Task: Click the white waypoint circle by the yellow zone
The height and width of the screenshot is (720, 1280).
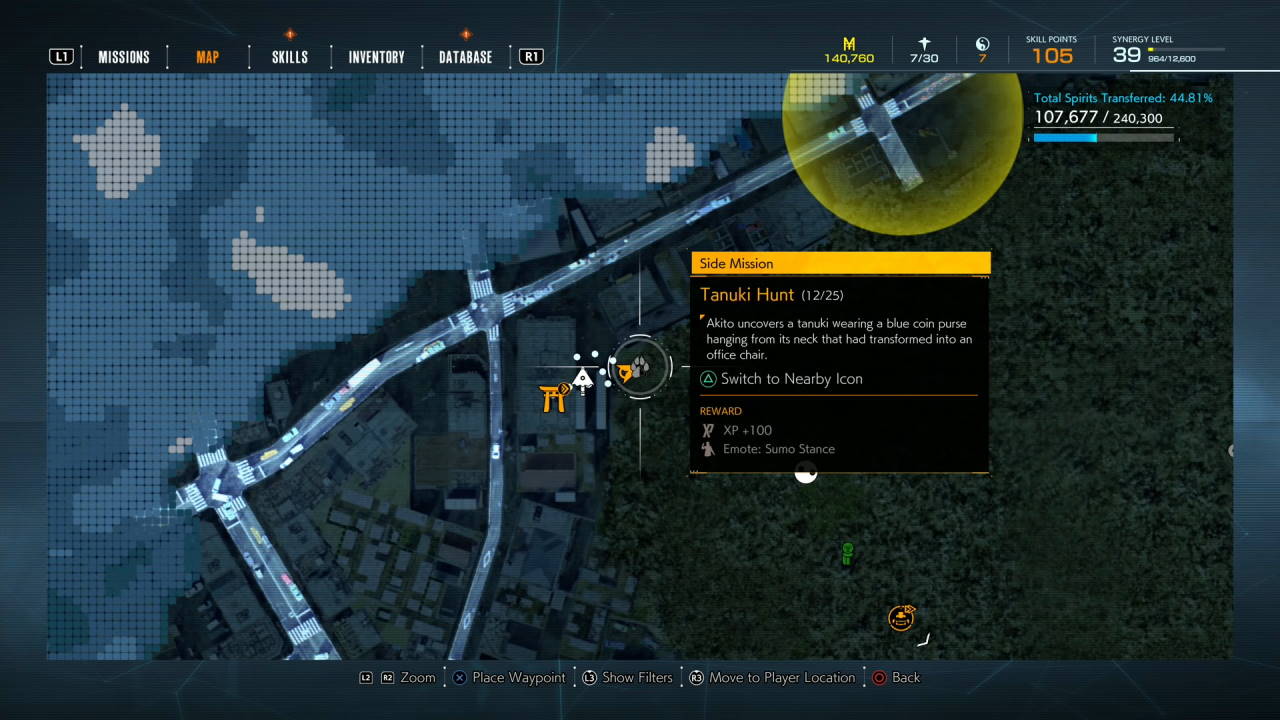Action: (x=806, y=474)
